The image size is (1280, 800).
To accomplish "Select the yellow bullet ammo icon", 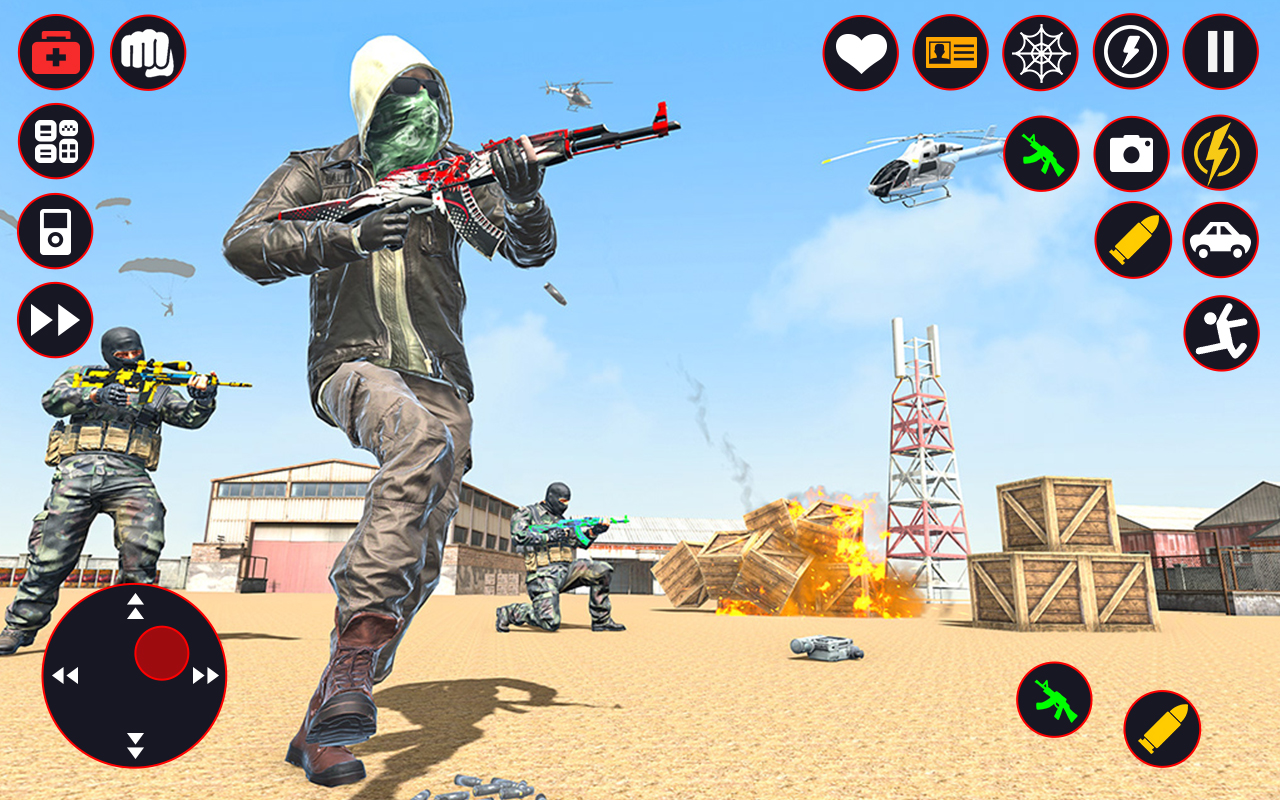I will click(1132, 240).
